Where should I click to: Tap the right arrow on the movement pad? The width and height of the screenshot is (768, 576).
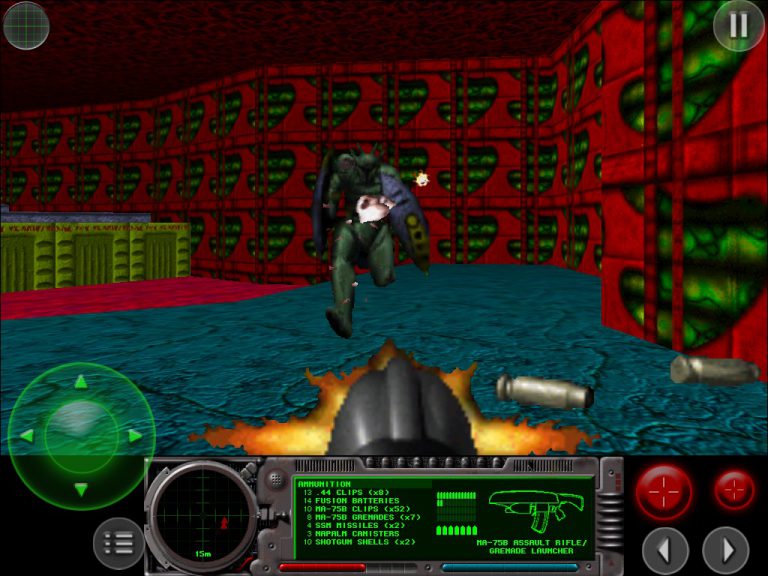[135, 436]
